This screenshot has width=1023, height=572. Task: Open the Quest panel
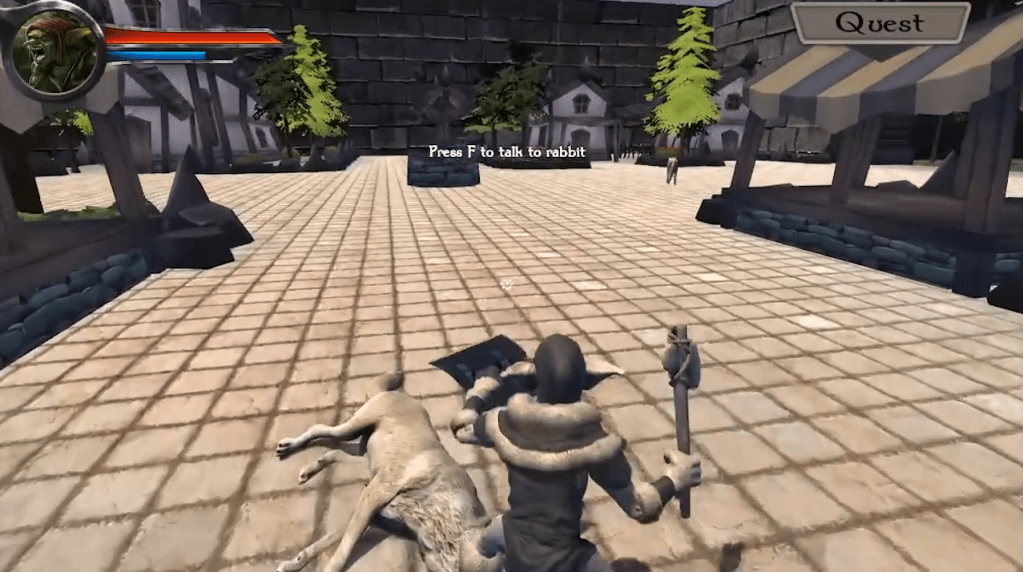tap(880, 23)
